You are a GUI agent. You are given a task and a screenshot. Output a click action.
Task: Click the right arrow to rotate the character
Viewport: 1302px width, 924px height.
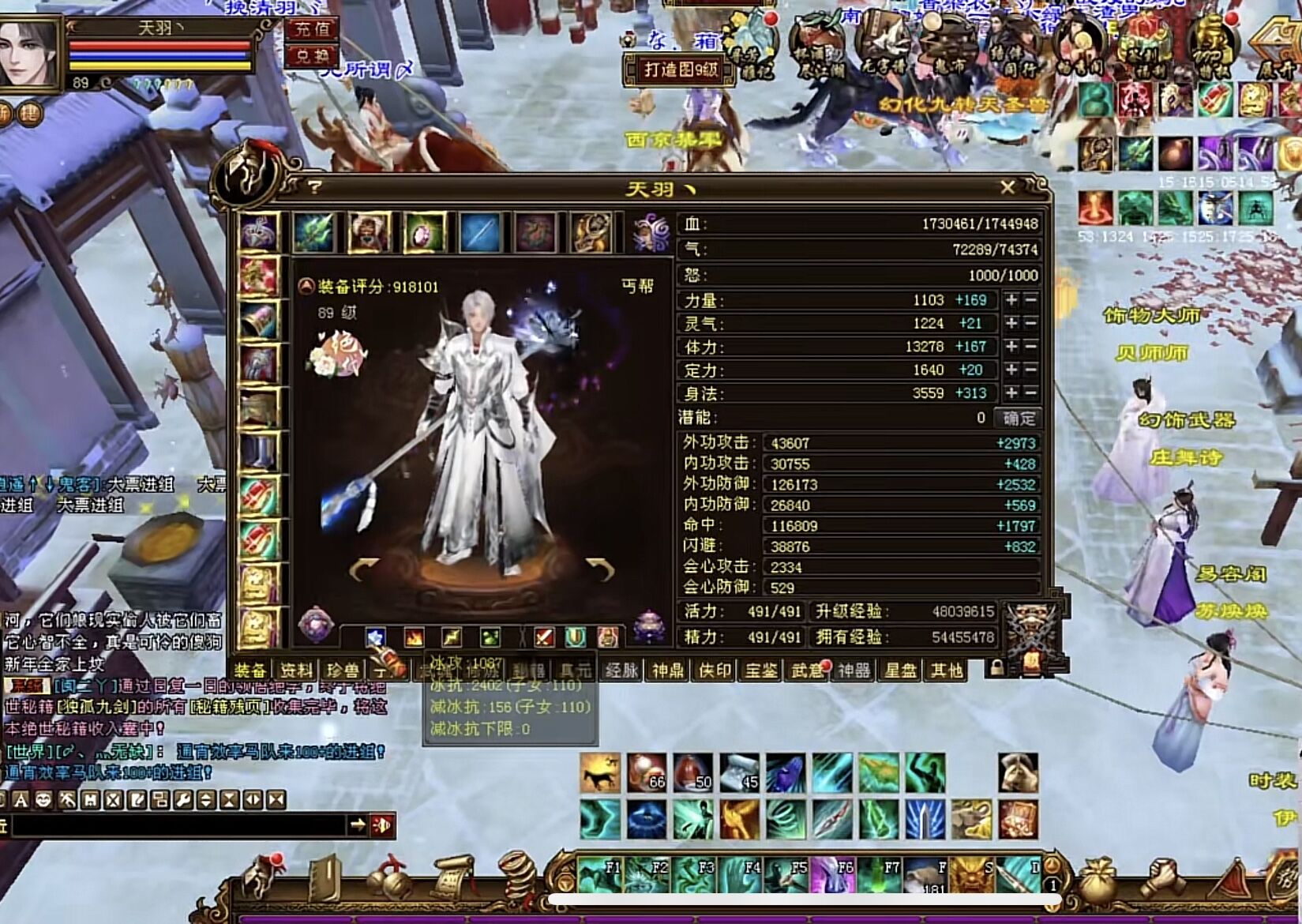tap(598, 568)
